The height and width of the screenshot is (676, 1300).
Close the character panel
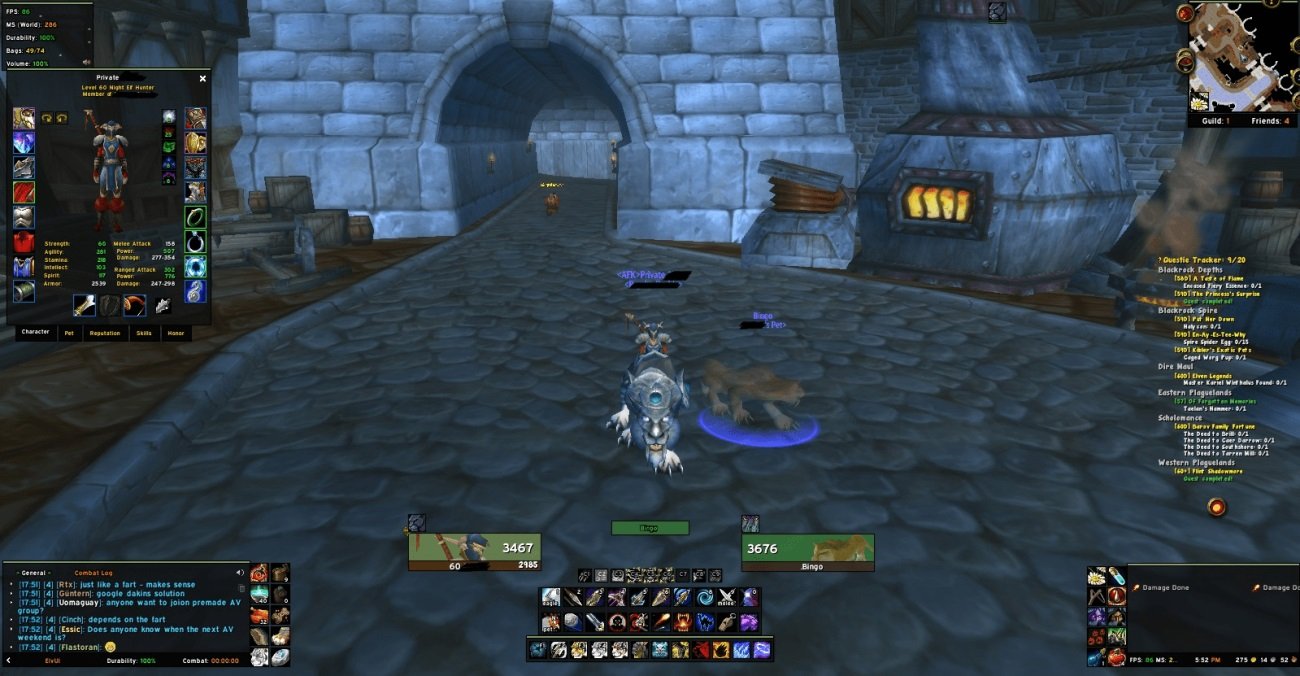[x=203, y=78]
